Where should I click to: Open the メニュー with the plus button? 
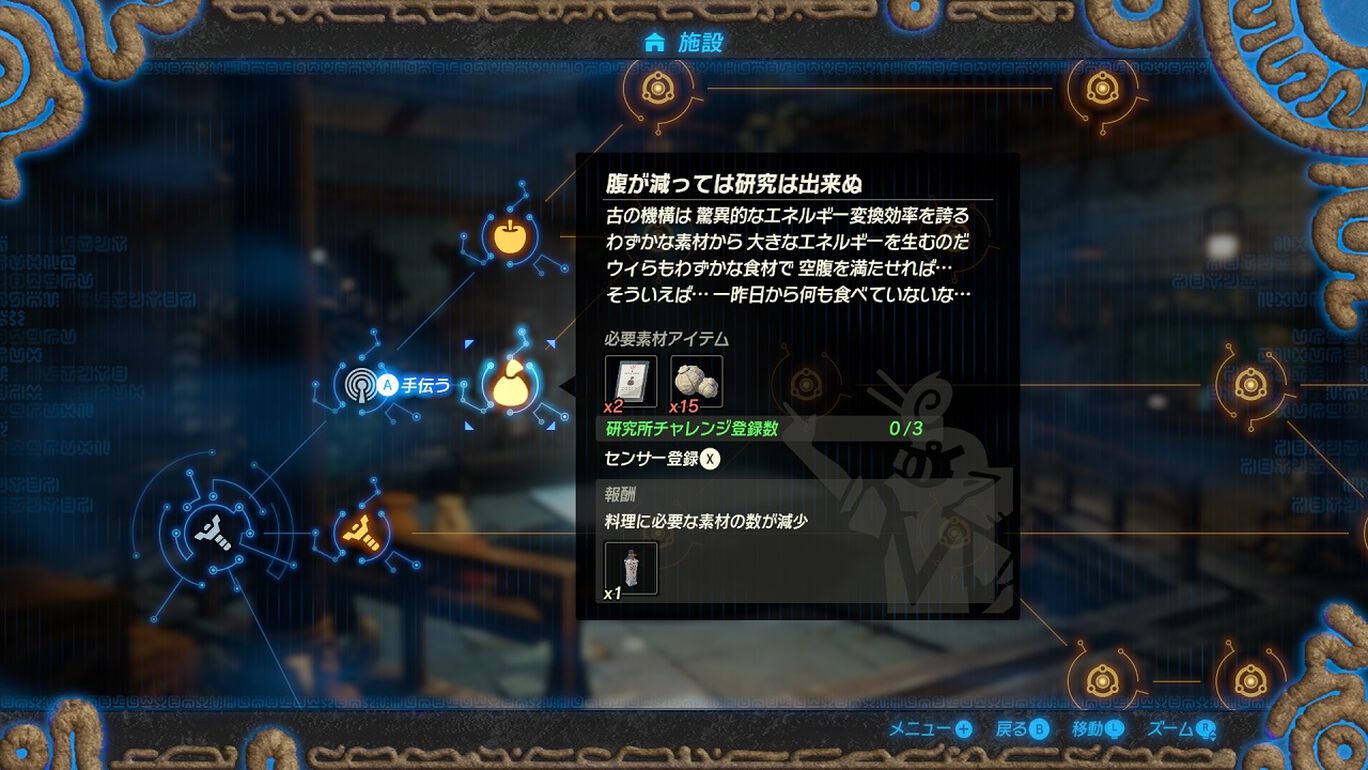(x=935, y=730)
